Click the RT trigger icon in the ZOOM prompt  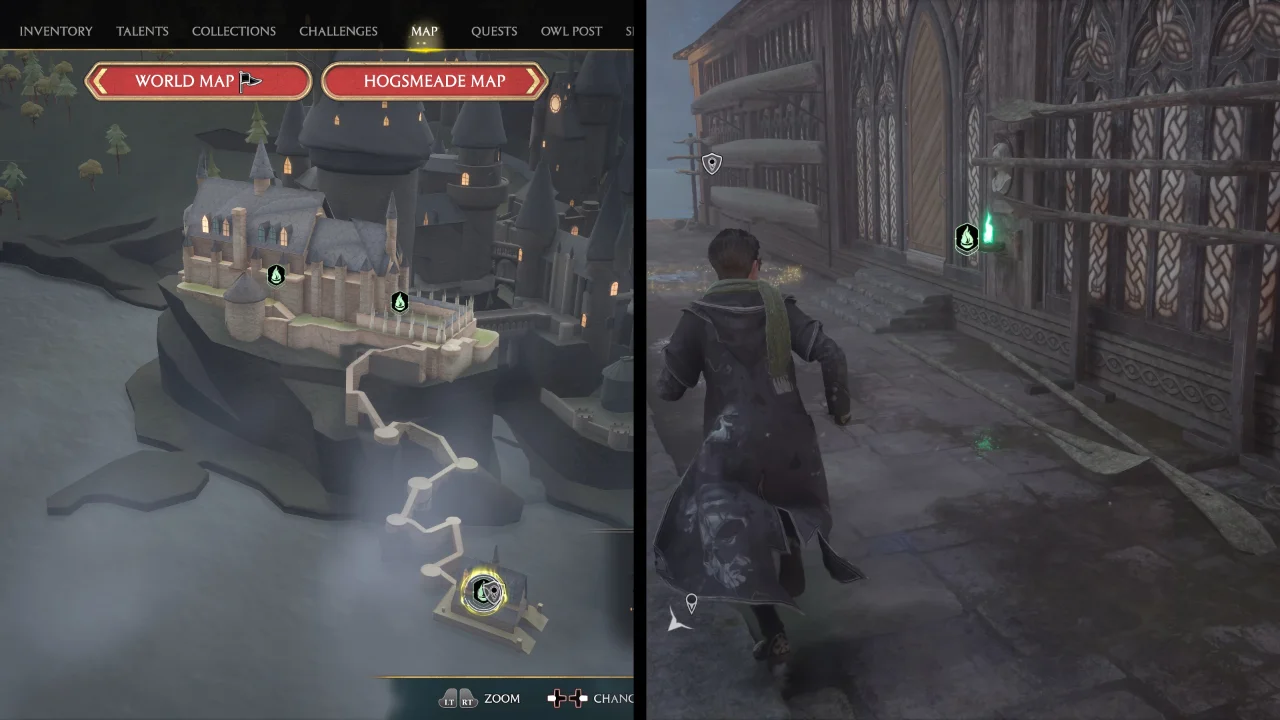click(466, 699)
